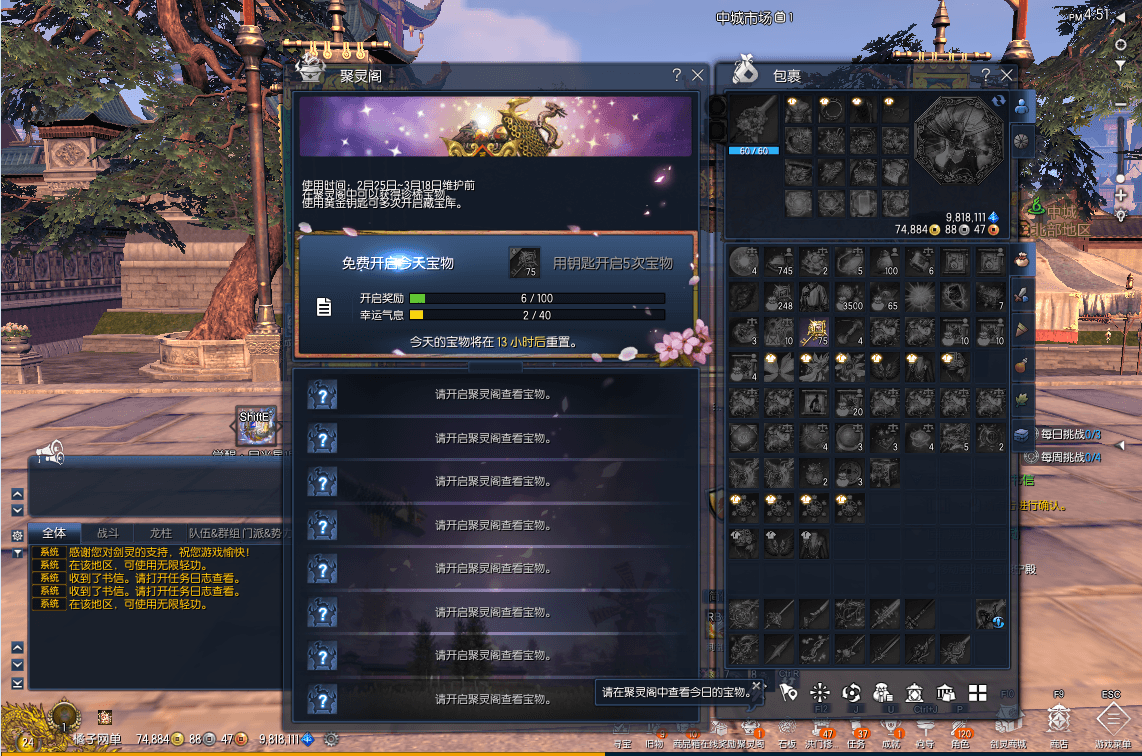Switch to the 战斗 chat tab

107,533
